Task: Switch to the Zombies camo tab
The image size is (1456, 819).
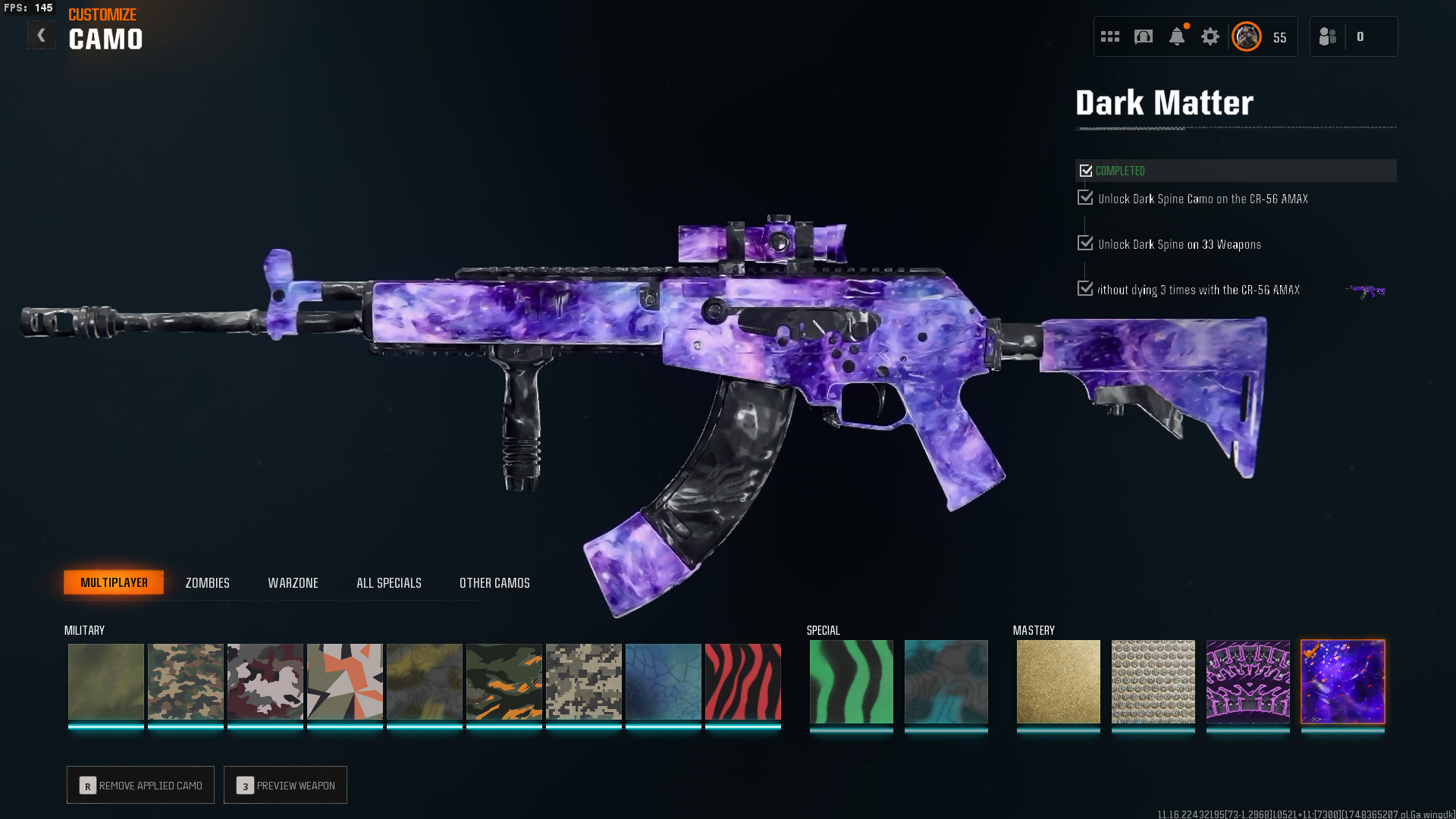Action: [x=207, y=583]
